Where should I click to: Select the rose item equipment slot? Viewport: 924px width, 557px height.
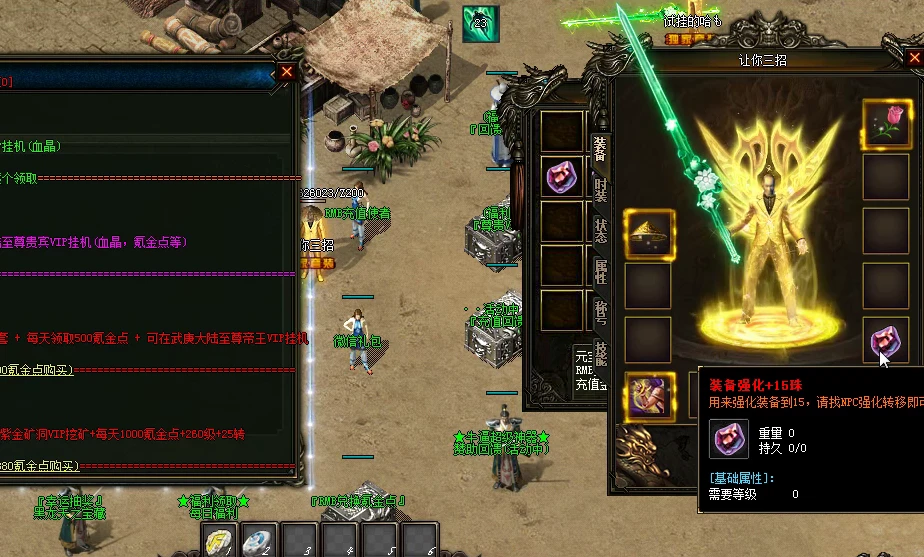click(x=887, y=124)
